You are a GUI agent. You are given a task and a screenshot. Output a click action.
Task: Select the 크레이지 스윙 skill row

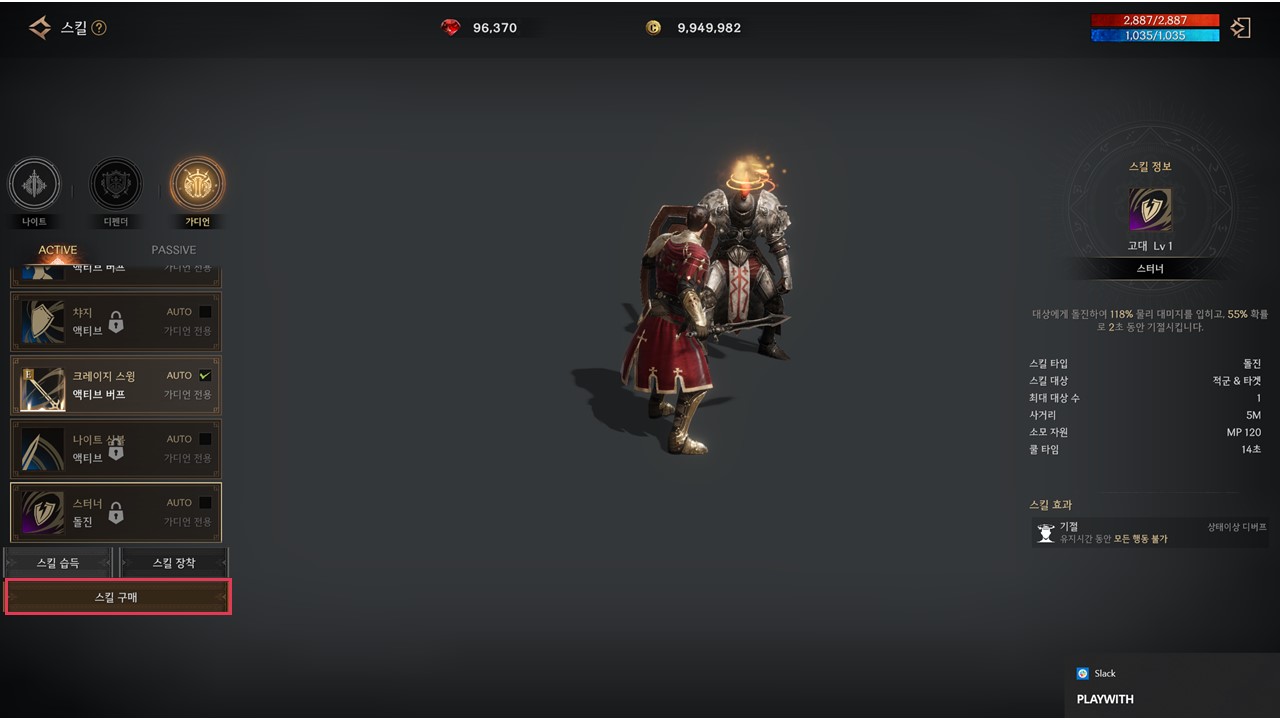pyautogui.click(x=116, y=385)
